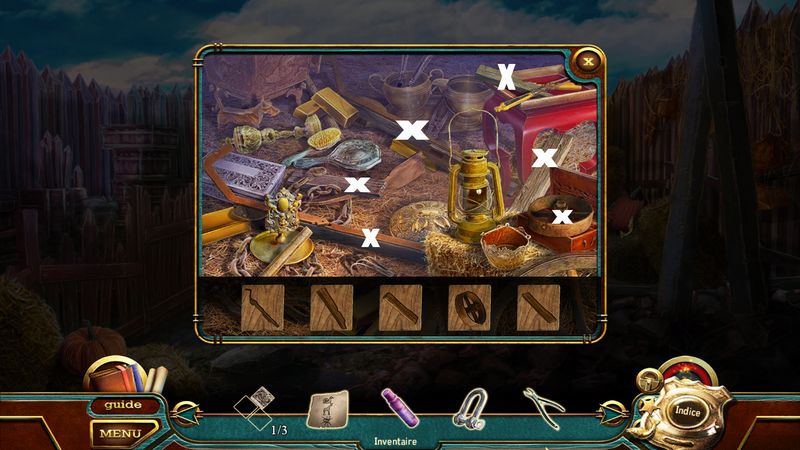Open the strategy guide
This screenshot has height=450, width=800.
click(x=124, y=405)
